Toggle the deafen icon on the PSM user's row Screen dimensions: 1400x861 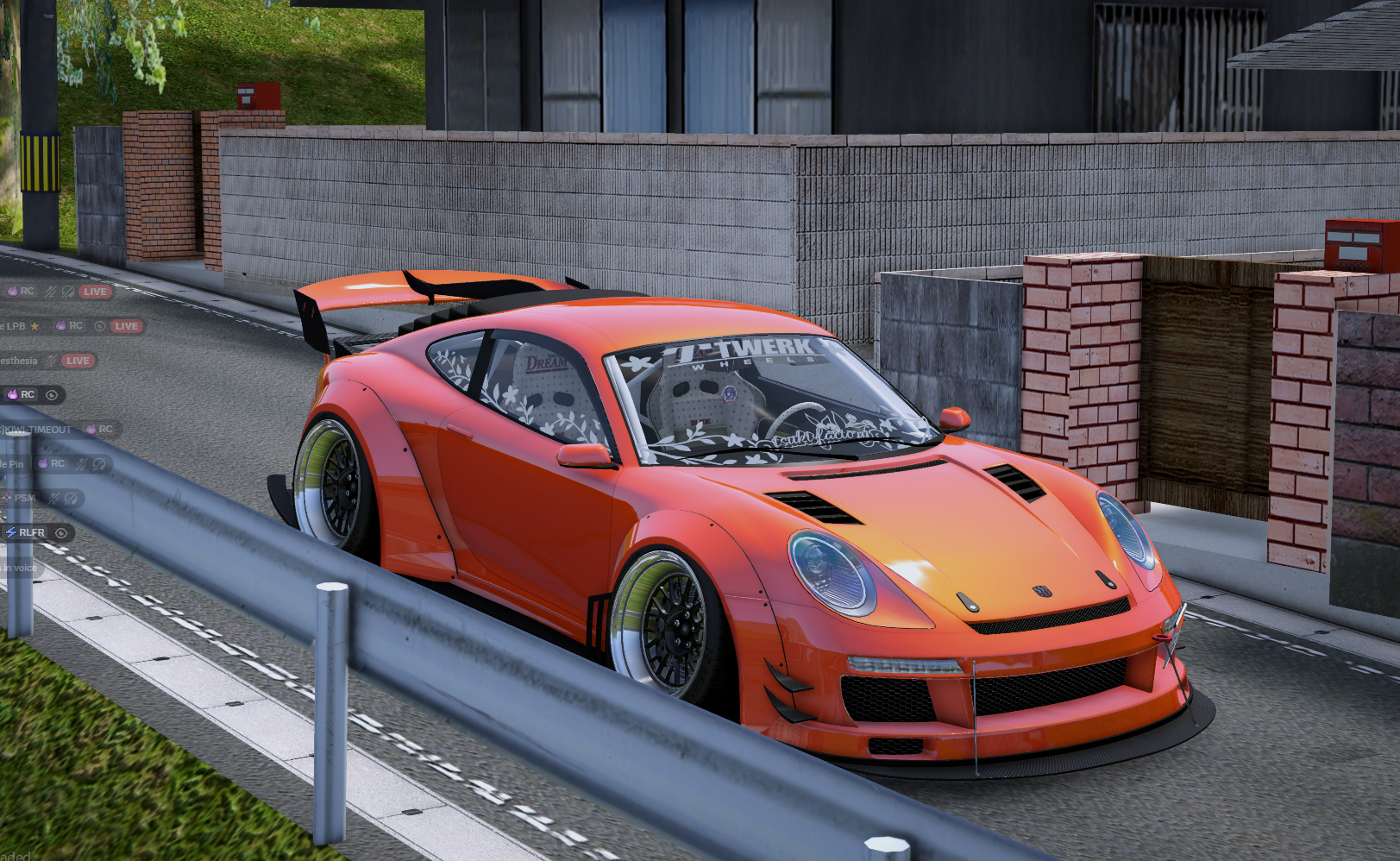[x=70, y=499]
